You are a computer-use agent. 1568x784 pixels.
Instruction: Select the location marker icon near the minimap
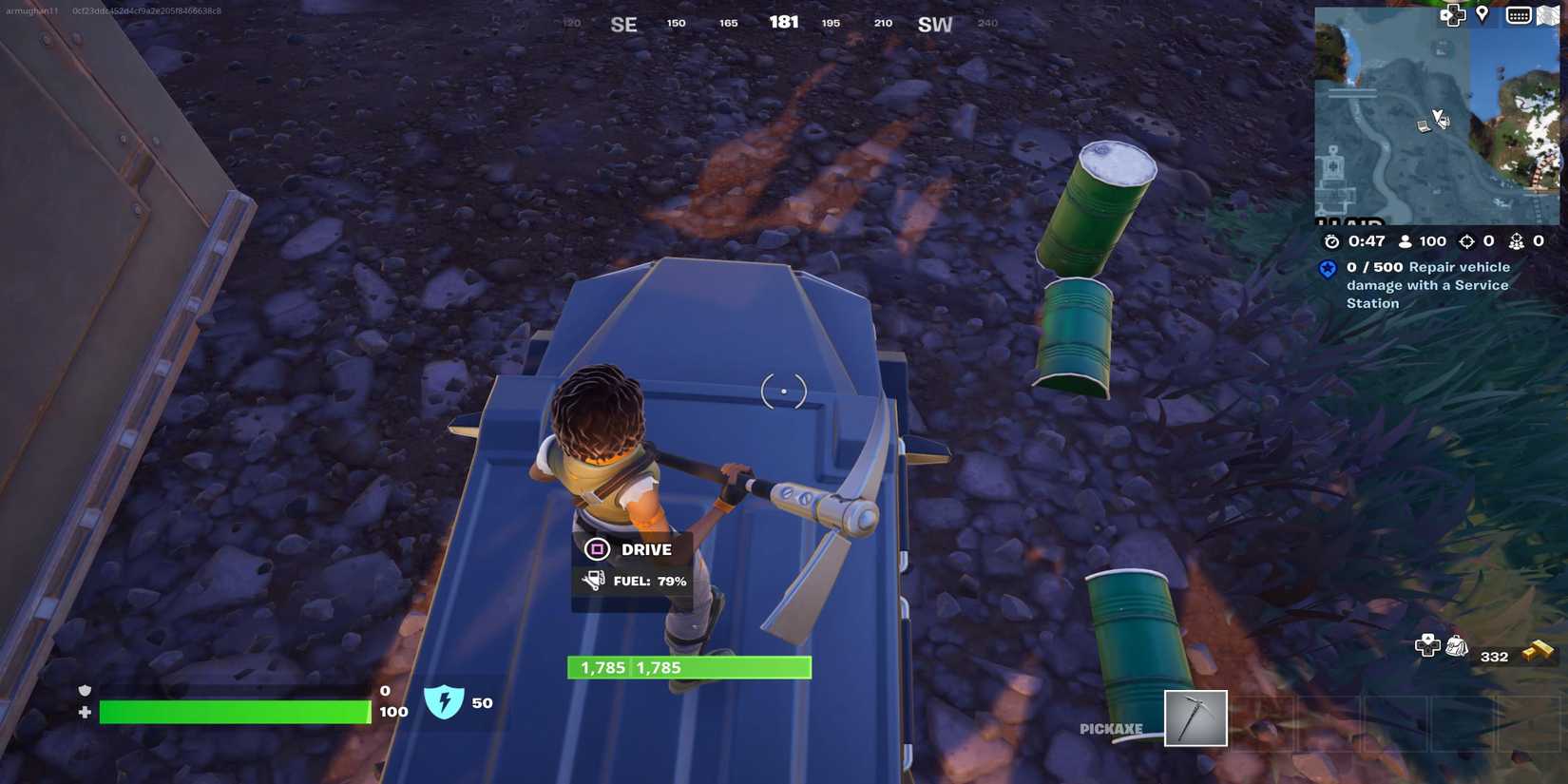pos(1482,13)
